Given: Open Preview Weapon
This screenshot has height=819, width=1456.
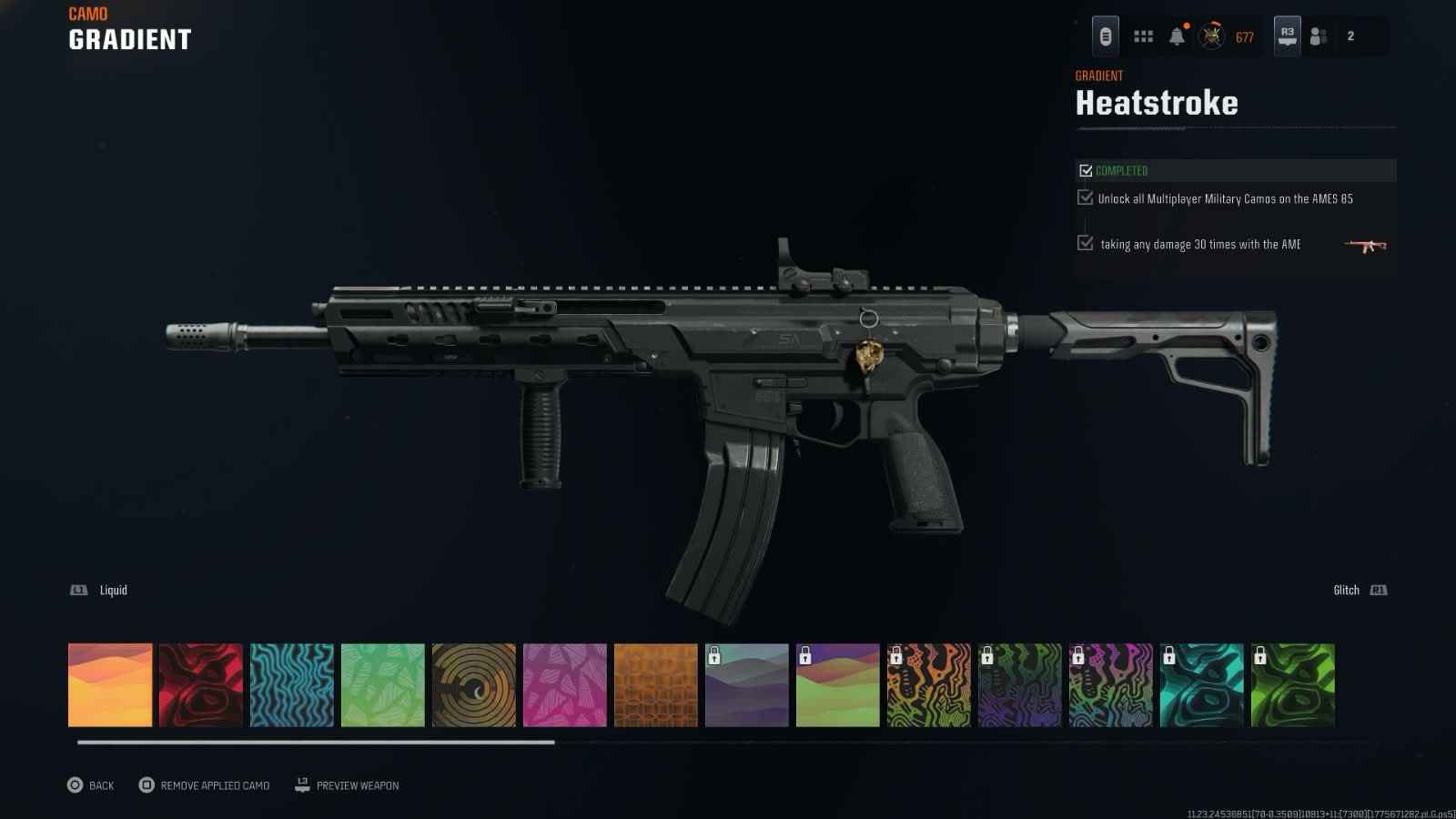Looking at the screenshot, I should click(348, 785).
